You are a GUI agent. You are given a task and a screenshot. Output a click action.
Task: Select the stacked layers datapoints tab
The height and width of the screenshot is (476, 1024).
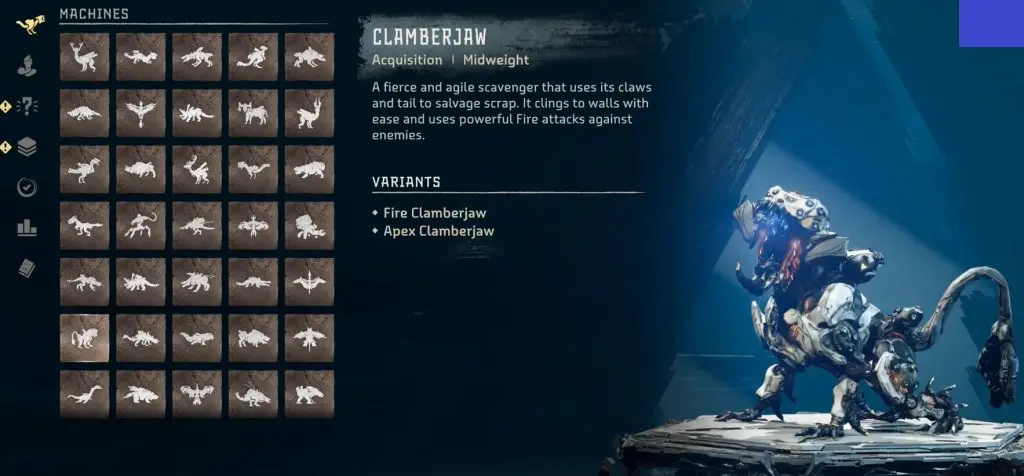[x=27, y=147]
